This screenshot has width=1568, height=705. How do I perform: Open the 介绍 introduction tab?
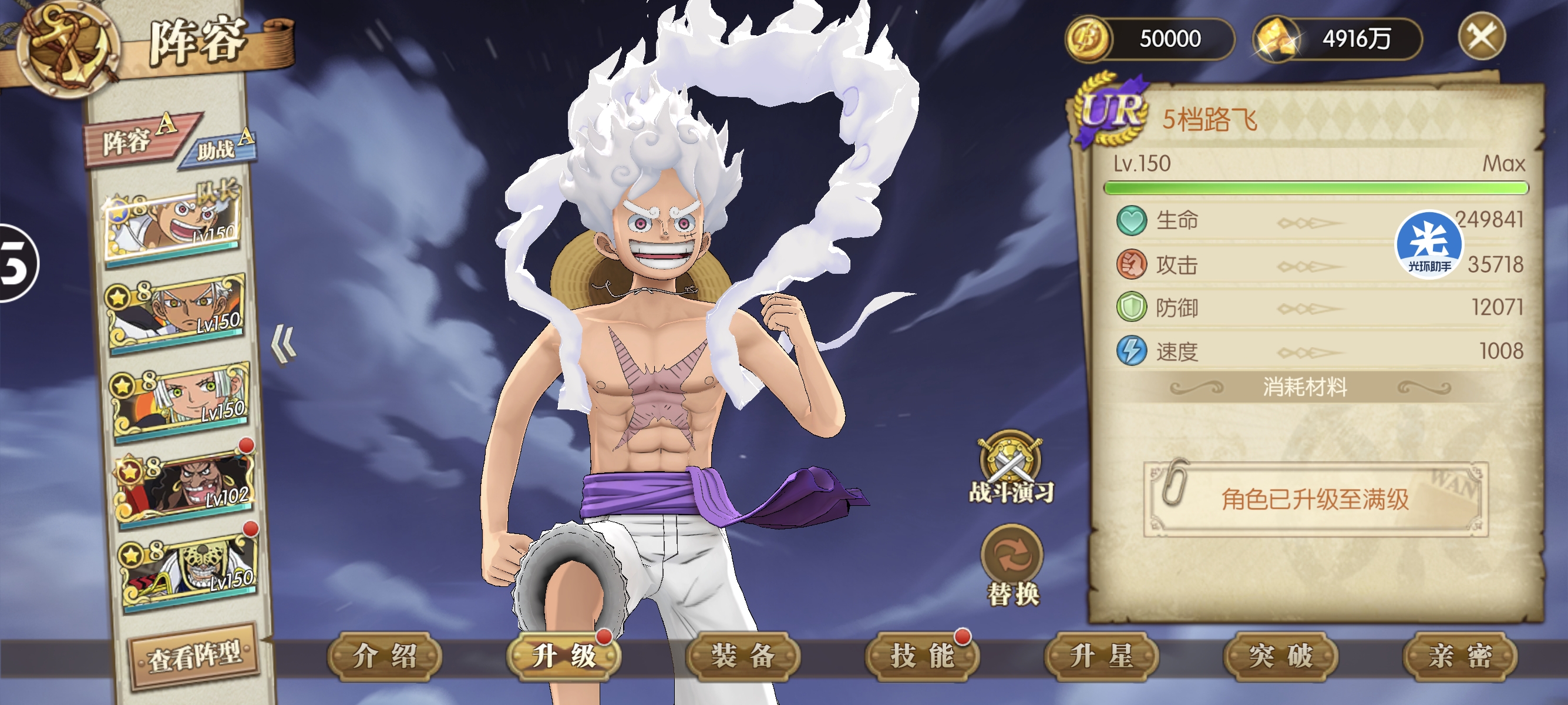[385, 656]
